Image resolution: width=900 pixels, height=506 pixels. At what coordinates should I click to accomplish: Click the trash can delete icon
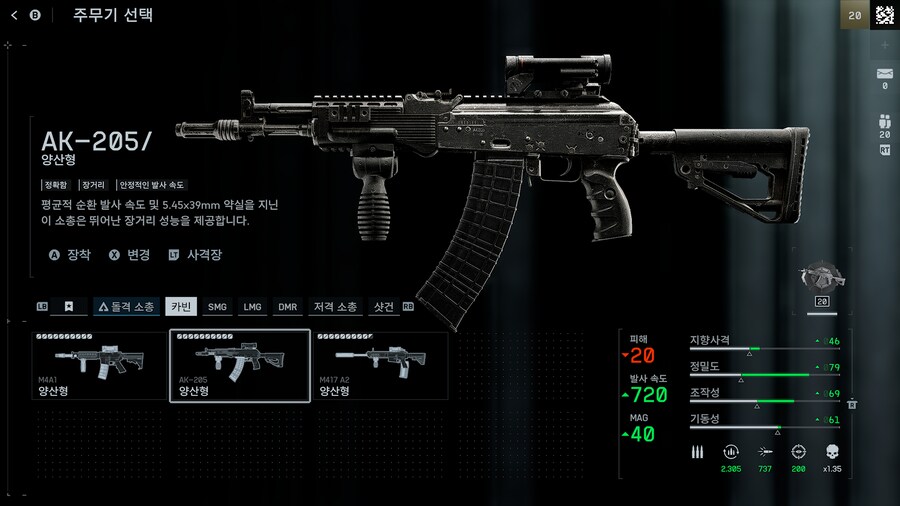pyautogui.click(x=852, y=403)
